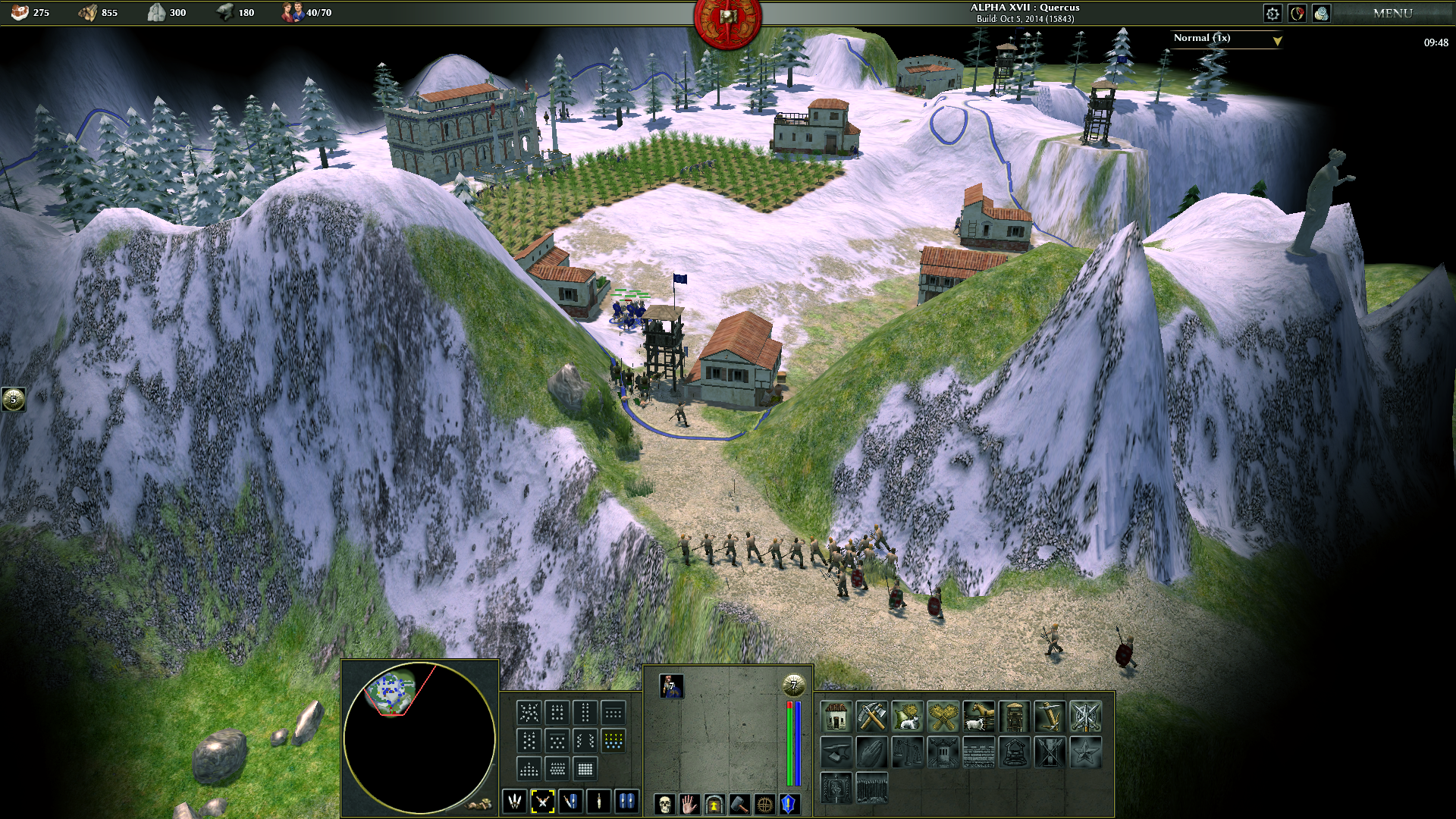Screen dimensions: 1456x819
Task: Select the crossed wheat sheaves field icon
Action: (943, 716)
